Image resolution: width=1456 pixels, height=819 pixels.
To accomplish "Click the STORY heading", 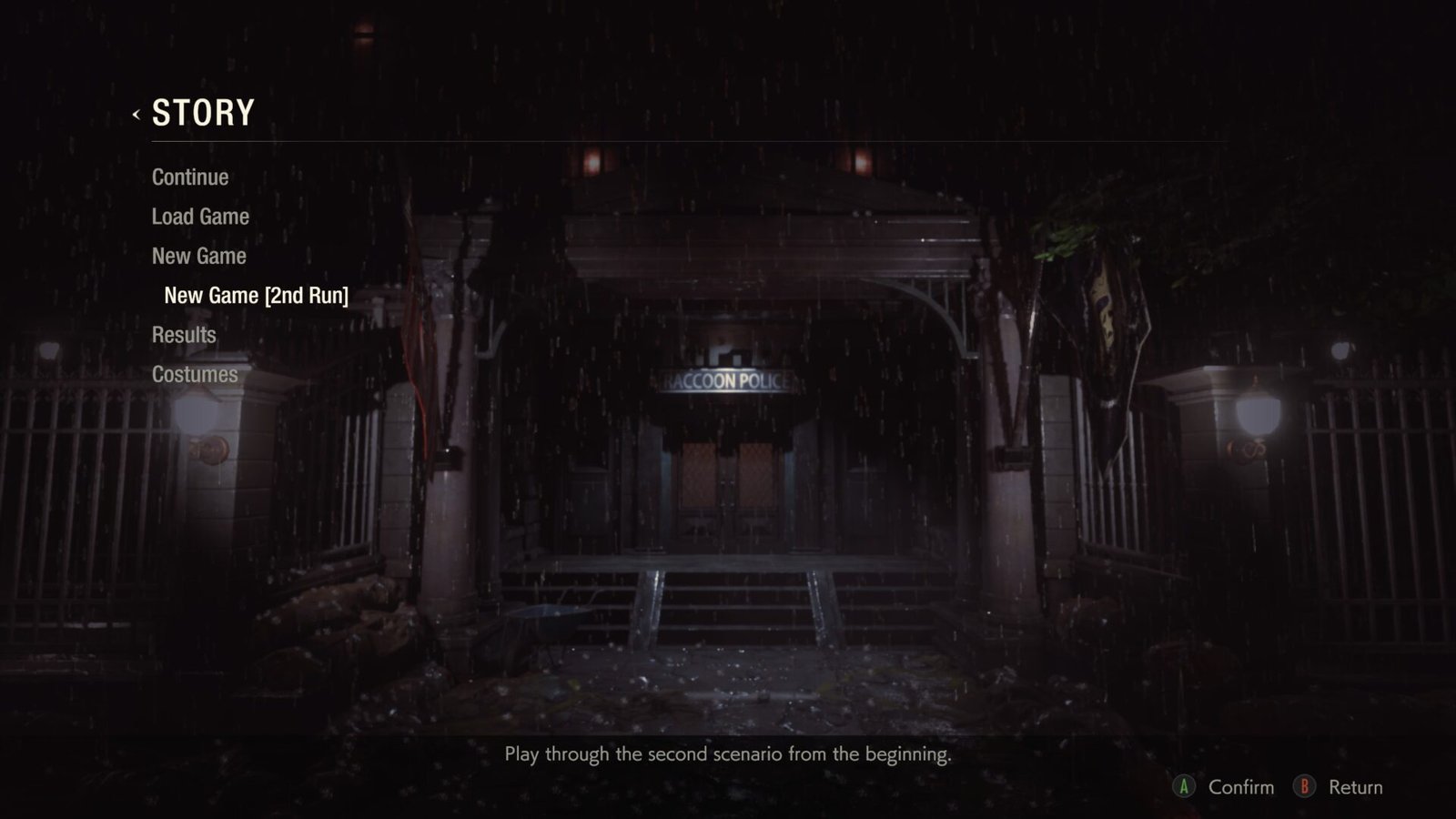I will pos(202,113).
